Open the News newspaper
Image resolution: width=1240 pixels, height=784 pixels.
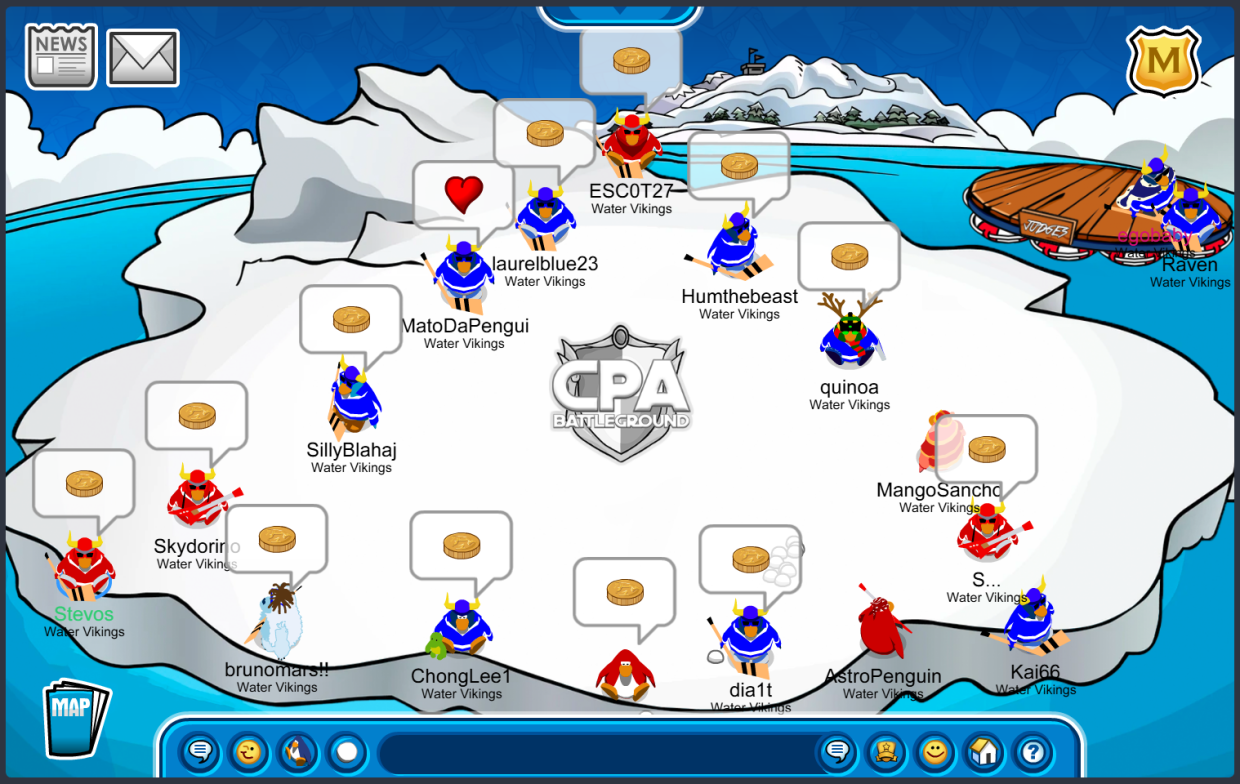click(x=61, y=57)
